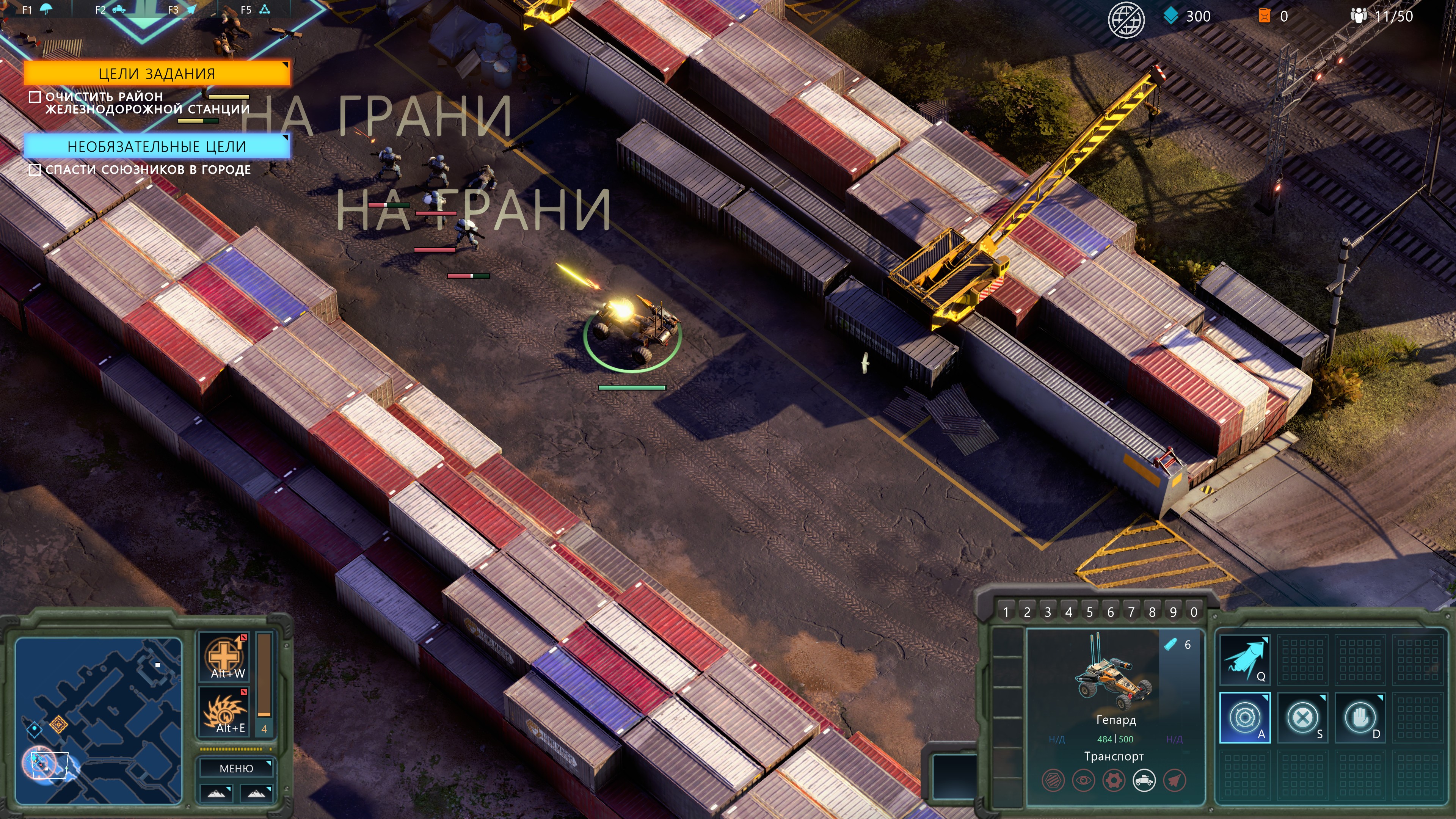
Task: Open the vehicle production tab with armored car icon
Action: tap(118, 9)
